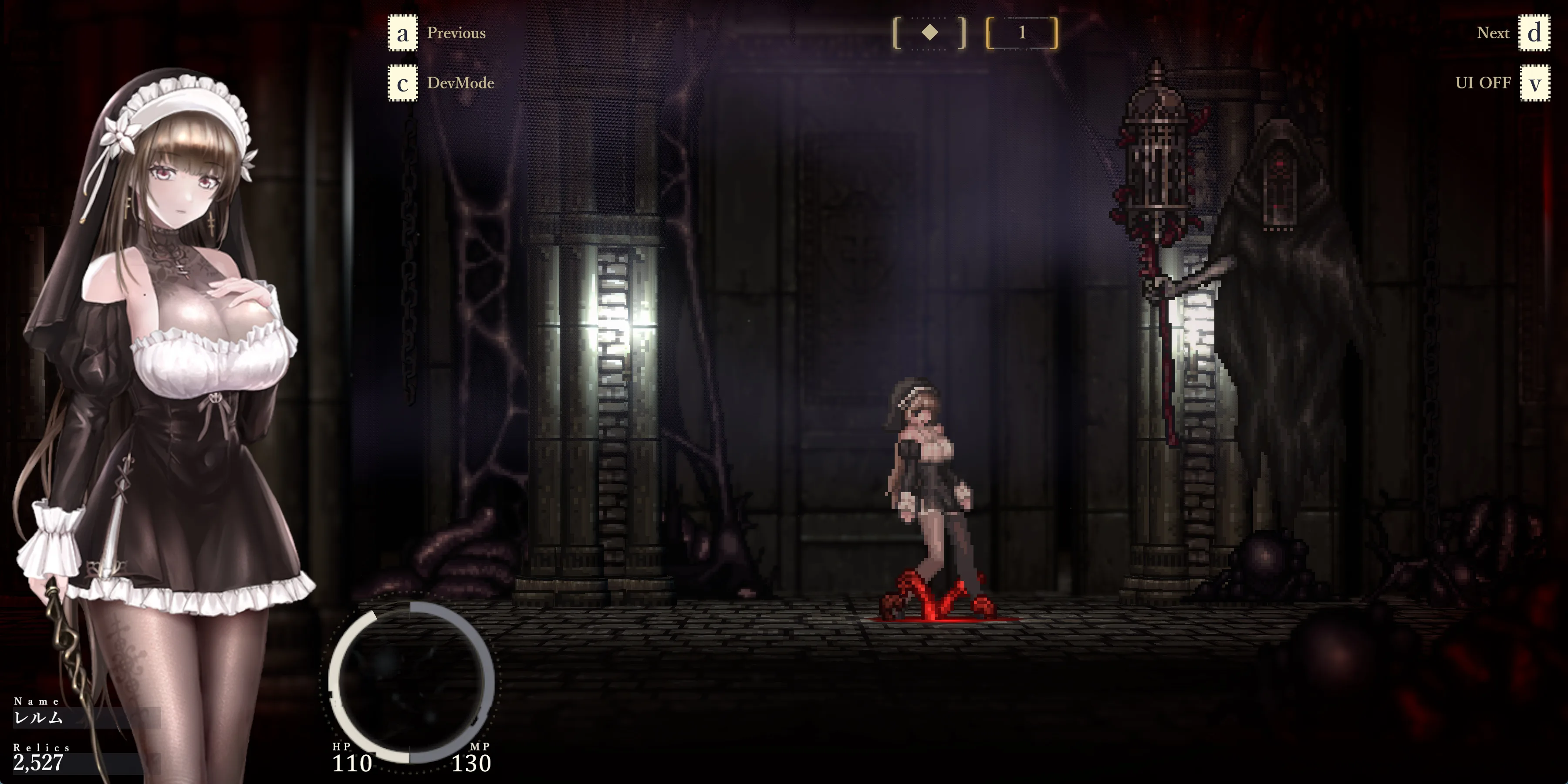Select the bracketed number 1 indicator

(1022, 33)
